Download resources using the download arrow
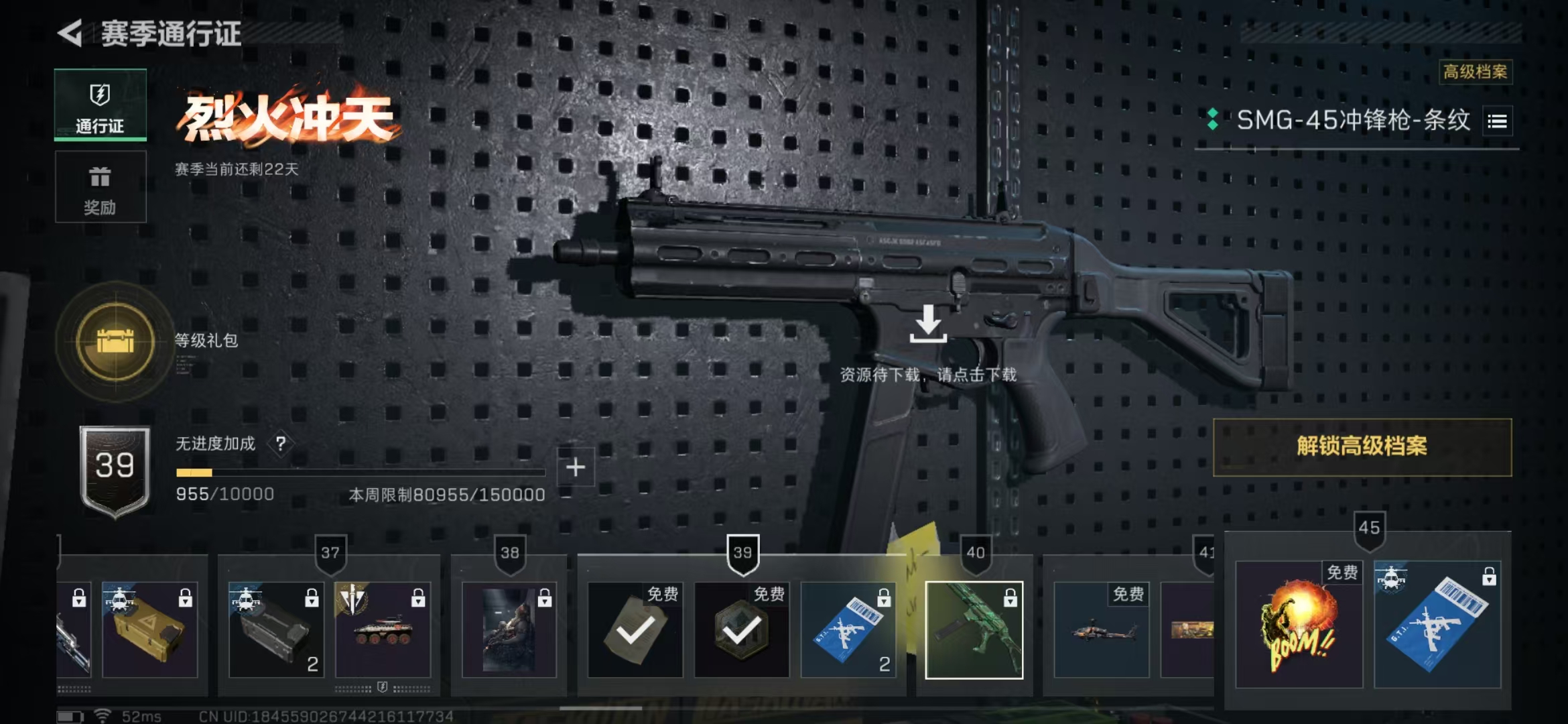 point(928,324)
